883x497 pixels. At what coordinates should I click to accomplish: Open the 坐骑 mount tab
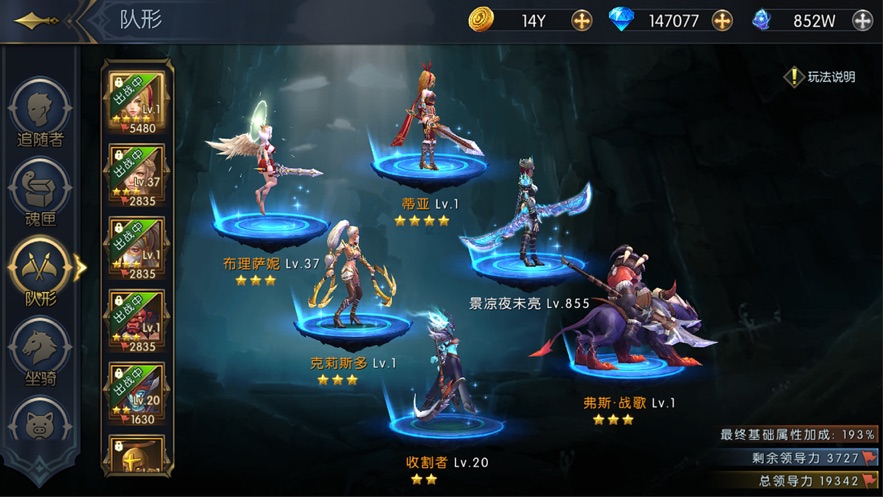(x=40, y=350)
